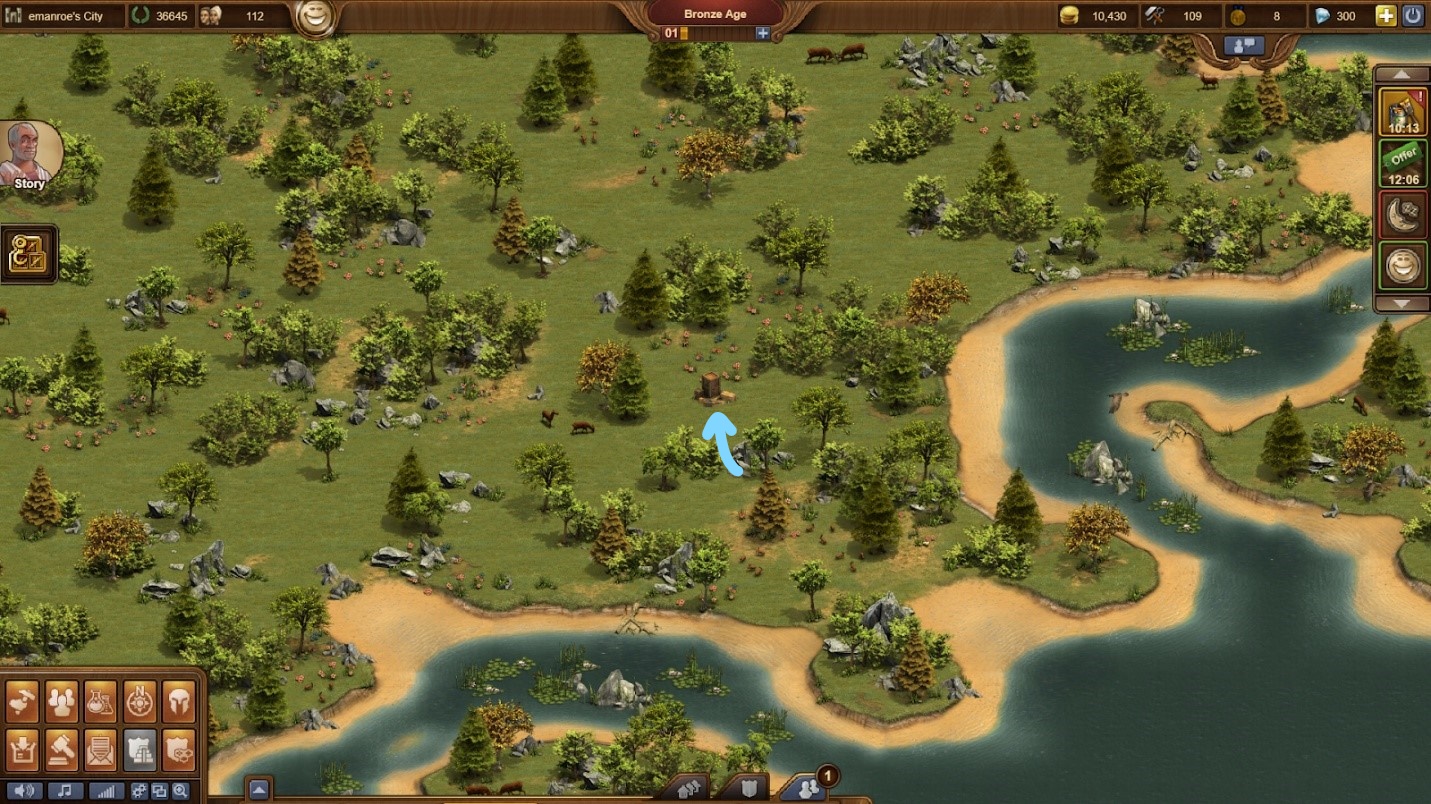Viewport: 1431px width, 804px height.
Task: Toggle the music note button
Action: tap(64, 791)
